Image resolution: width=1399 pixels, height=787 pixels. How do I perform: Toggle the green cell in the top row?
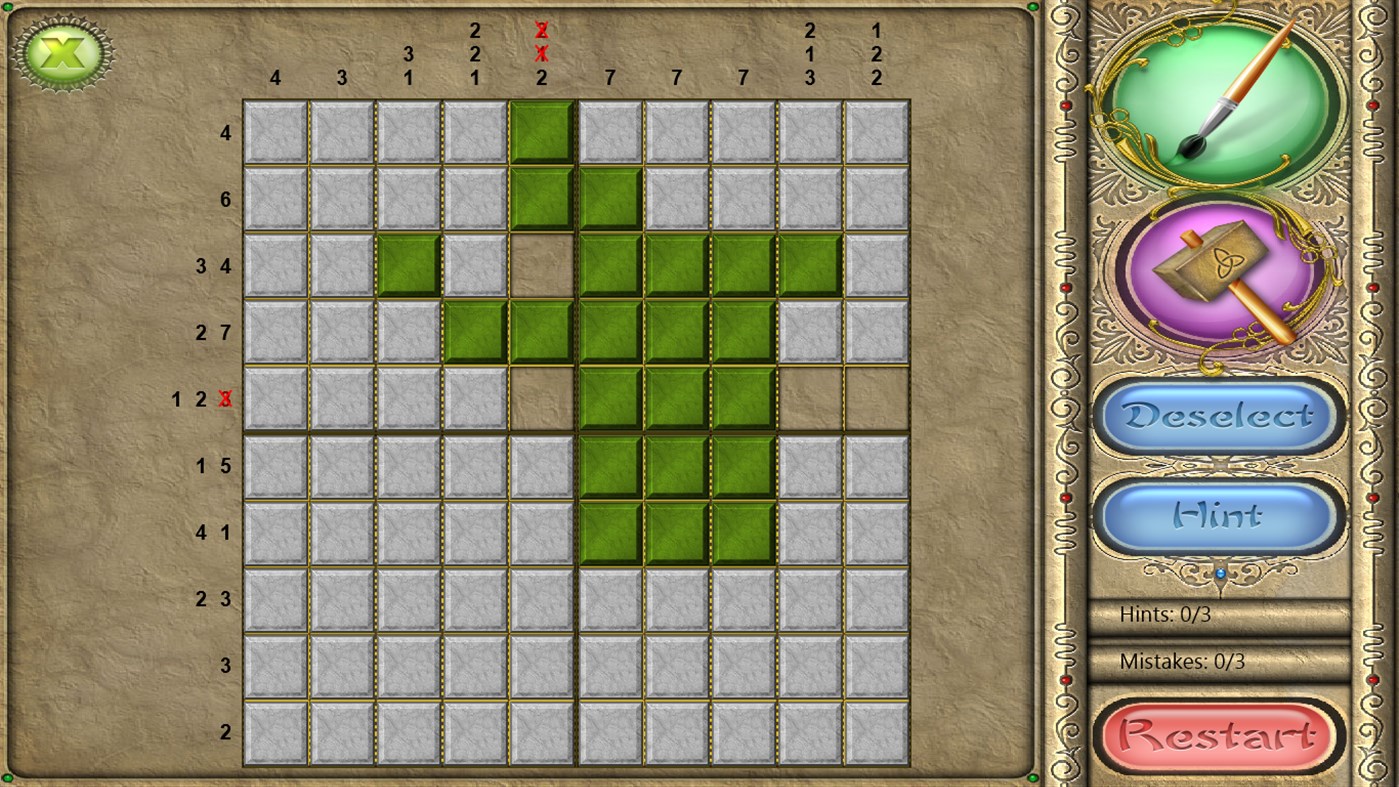click(542, 132)
